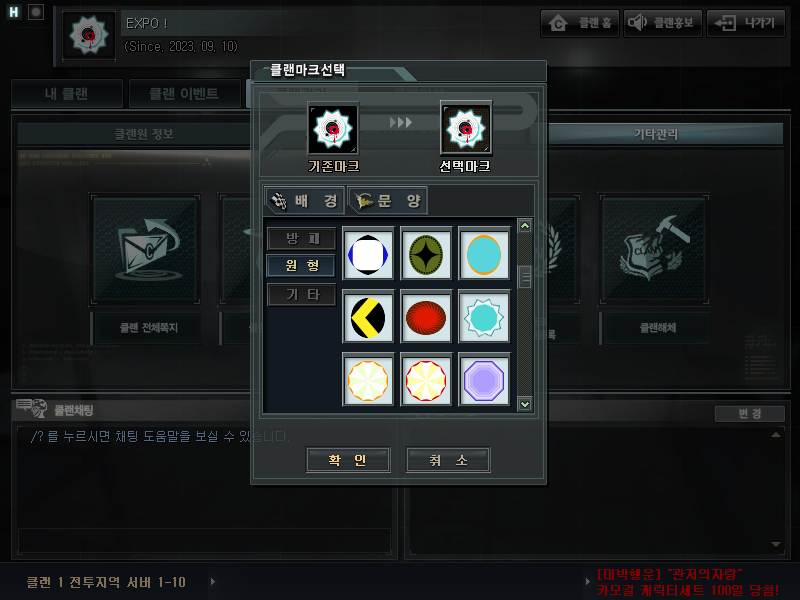The image size is (800, 600).
Task: Pick the 기타 other category
Action: point(301,294)
